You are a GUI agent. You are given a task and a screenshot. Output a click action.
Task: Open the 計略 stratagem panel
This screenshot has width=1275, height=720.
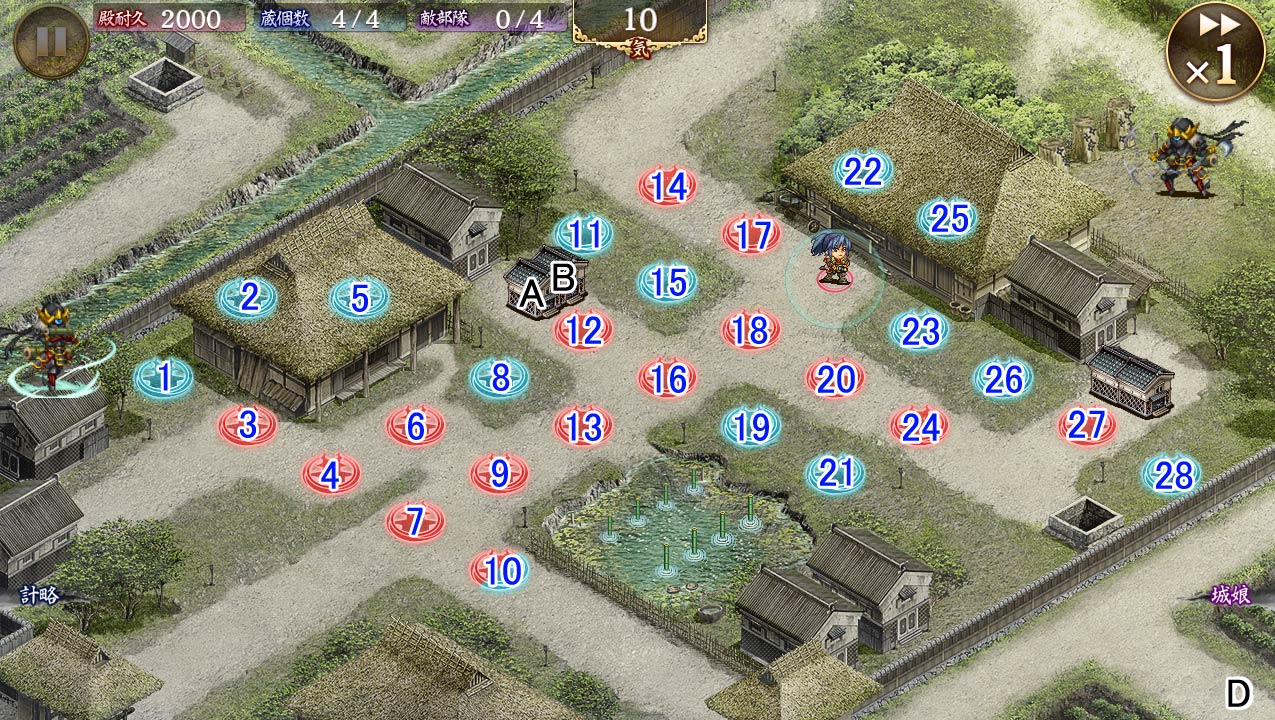tap(40, 596)
